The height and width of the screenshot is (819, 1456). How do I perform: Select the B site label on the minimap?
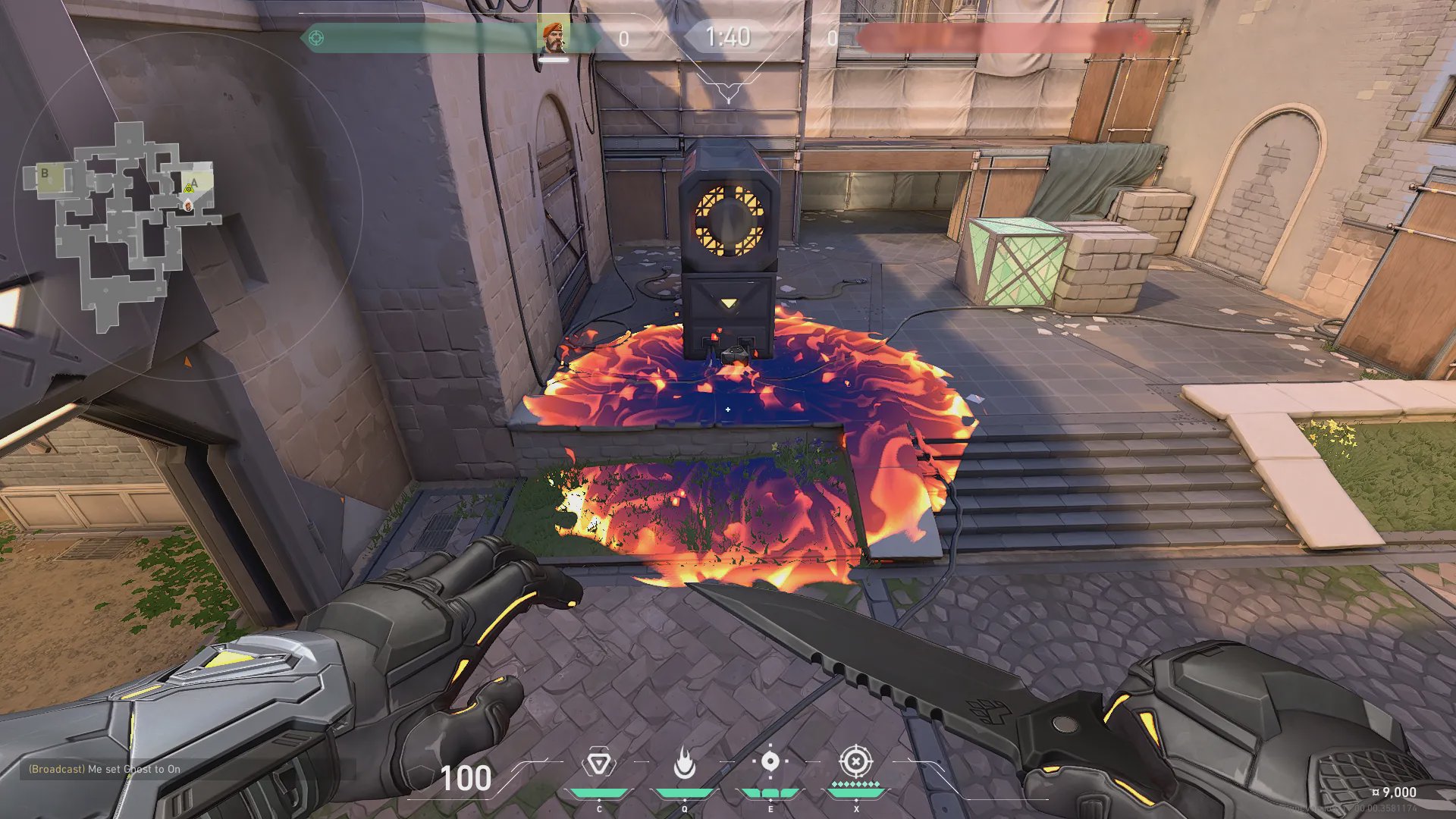click(45, 174)
